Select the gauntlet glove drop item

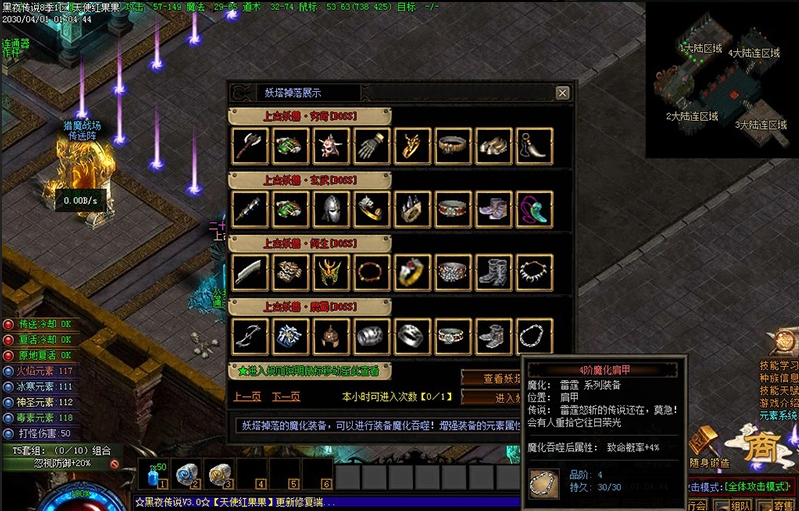click(370, 145)
